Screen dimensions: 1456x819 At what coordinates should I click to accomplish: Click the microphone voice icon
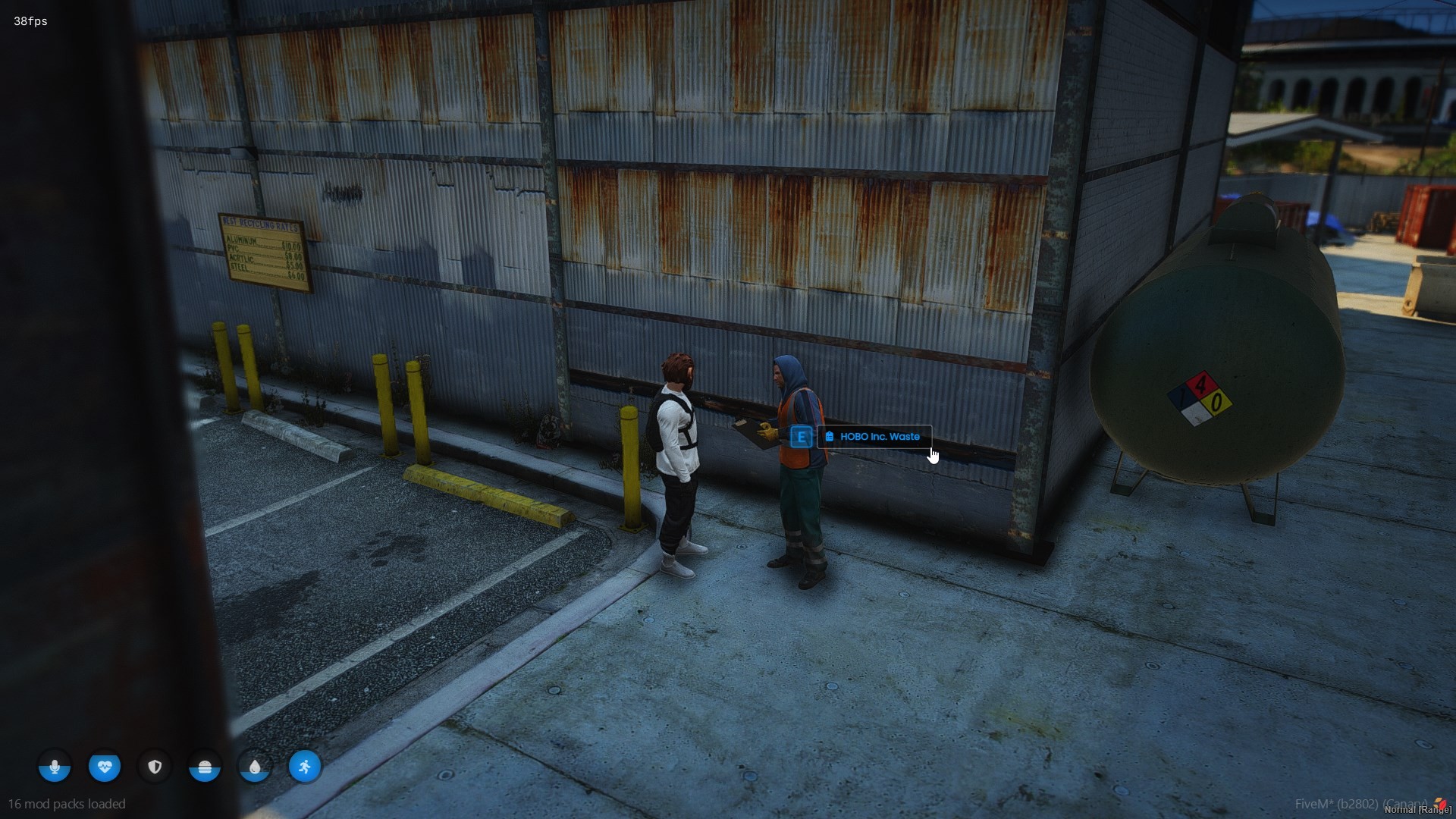click(55, 767)
